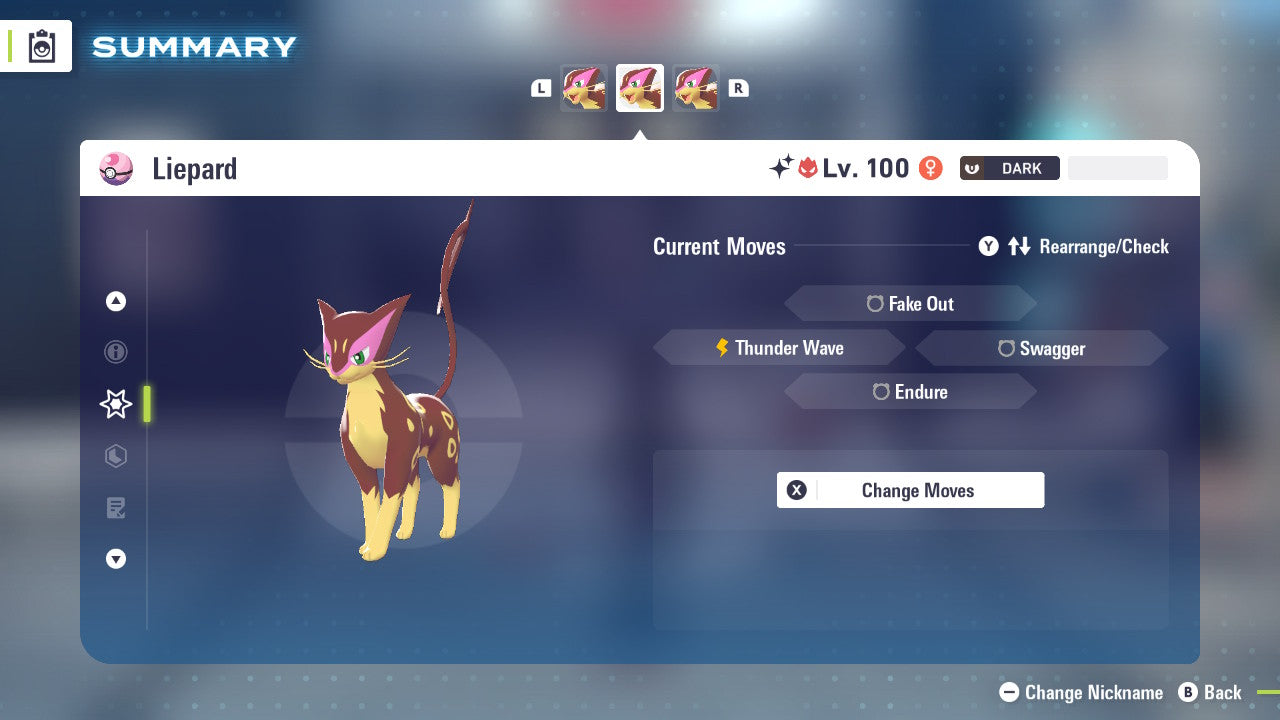
Task: Click the hexagonal stats page icon
Action: coord(115,456)
